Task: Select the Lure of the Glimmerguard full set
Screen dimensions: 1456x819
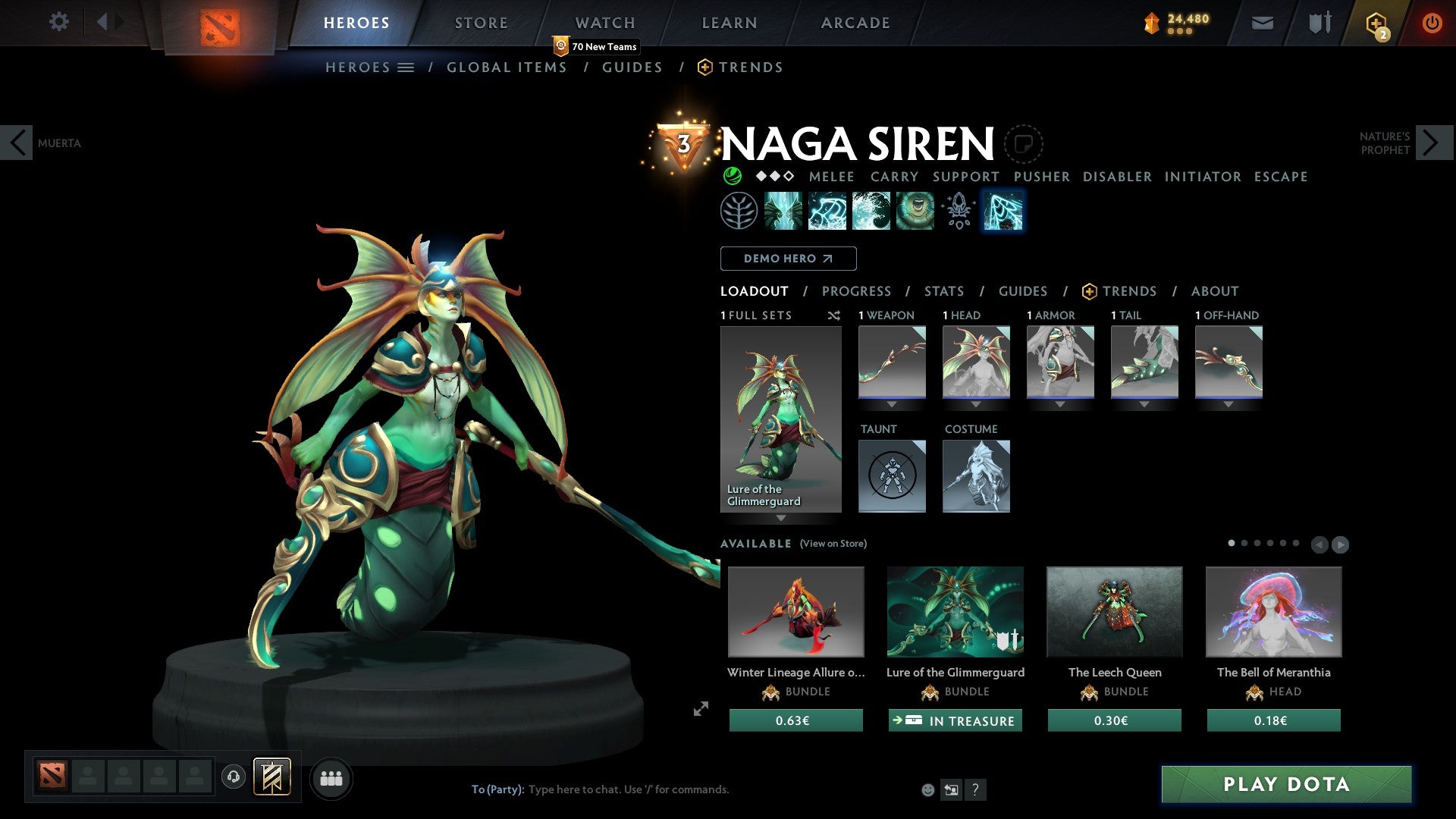Action: pos(780,419)
